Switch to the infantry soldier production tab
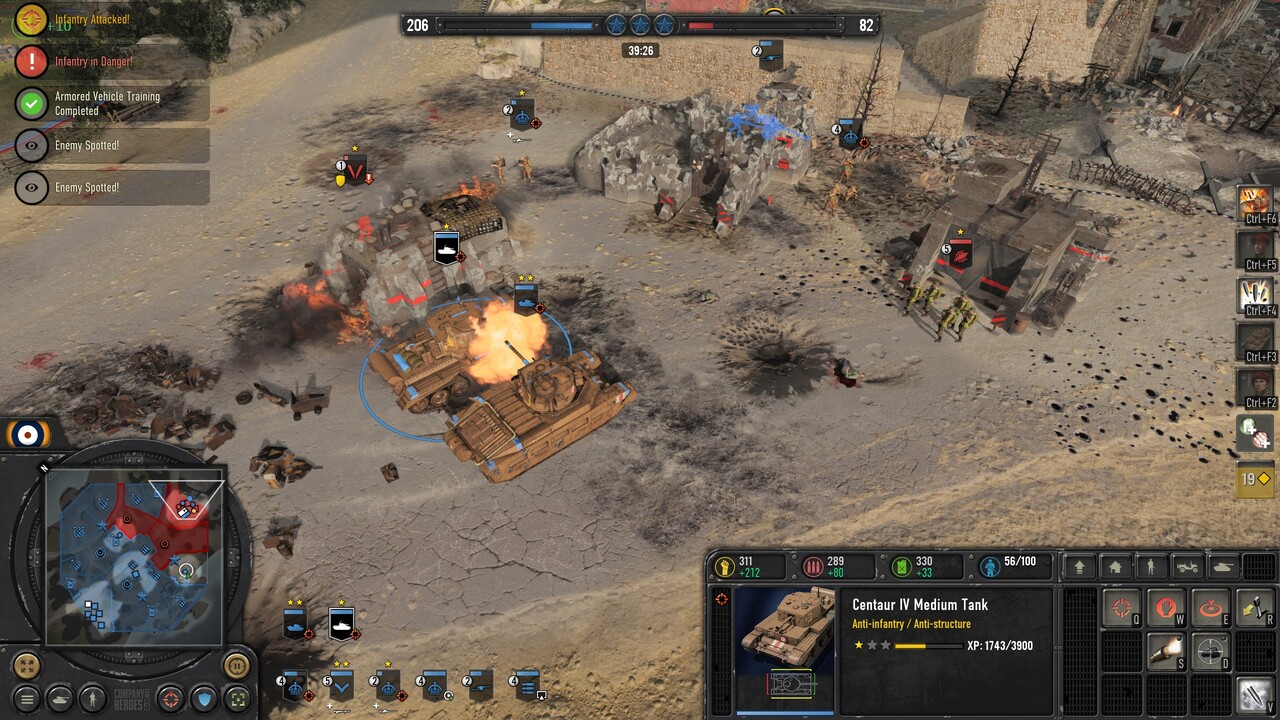Screen dimensions: 1280x720 1151,567
